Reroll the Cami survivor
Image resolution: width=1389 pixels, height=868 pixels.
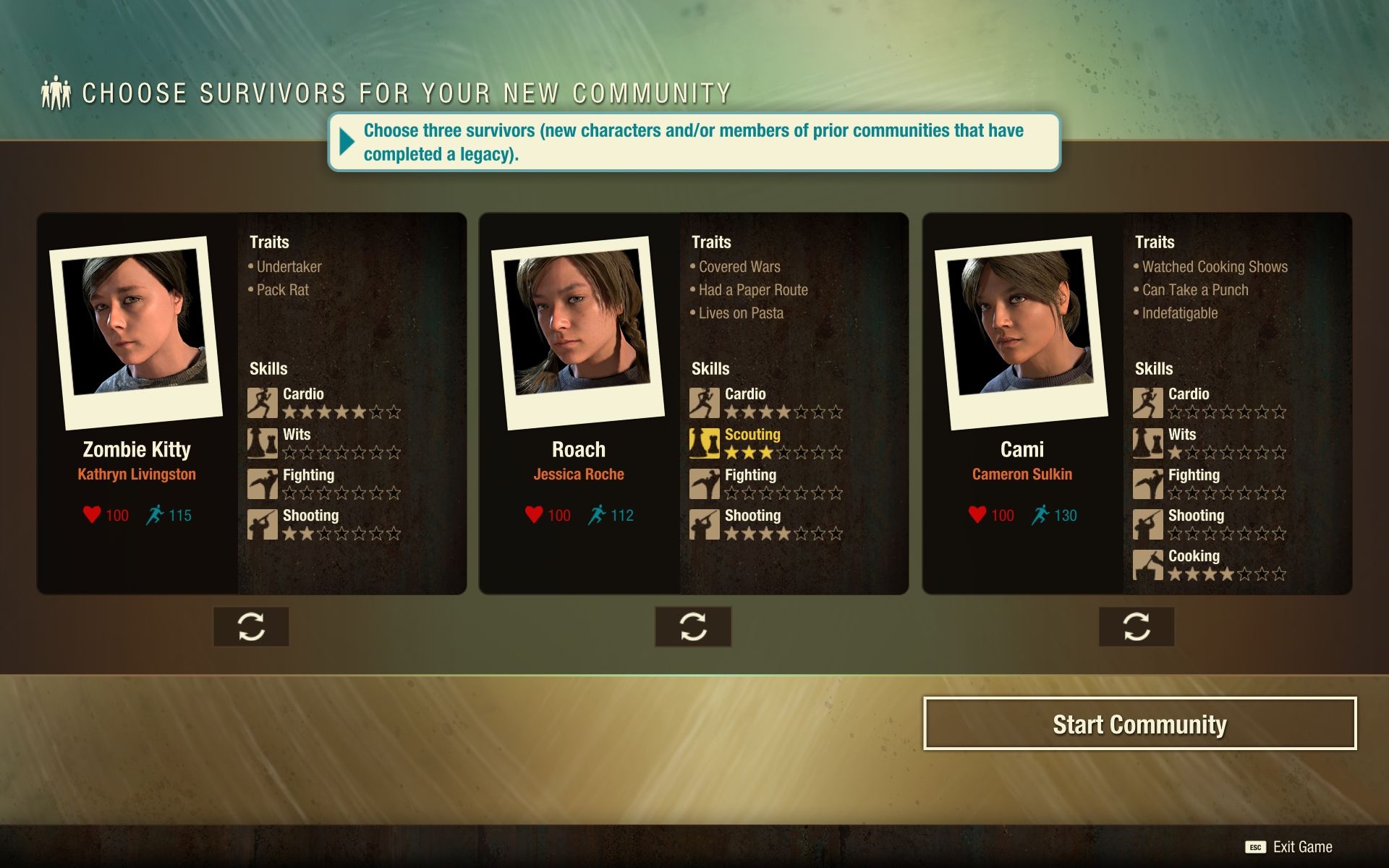[x=1136, y=626]
